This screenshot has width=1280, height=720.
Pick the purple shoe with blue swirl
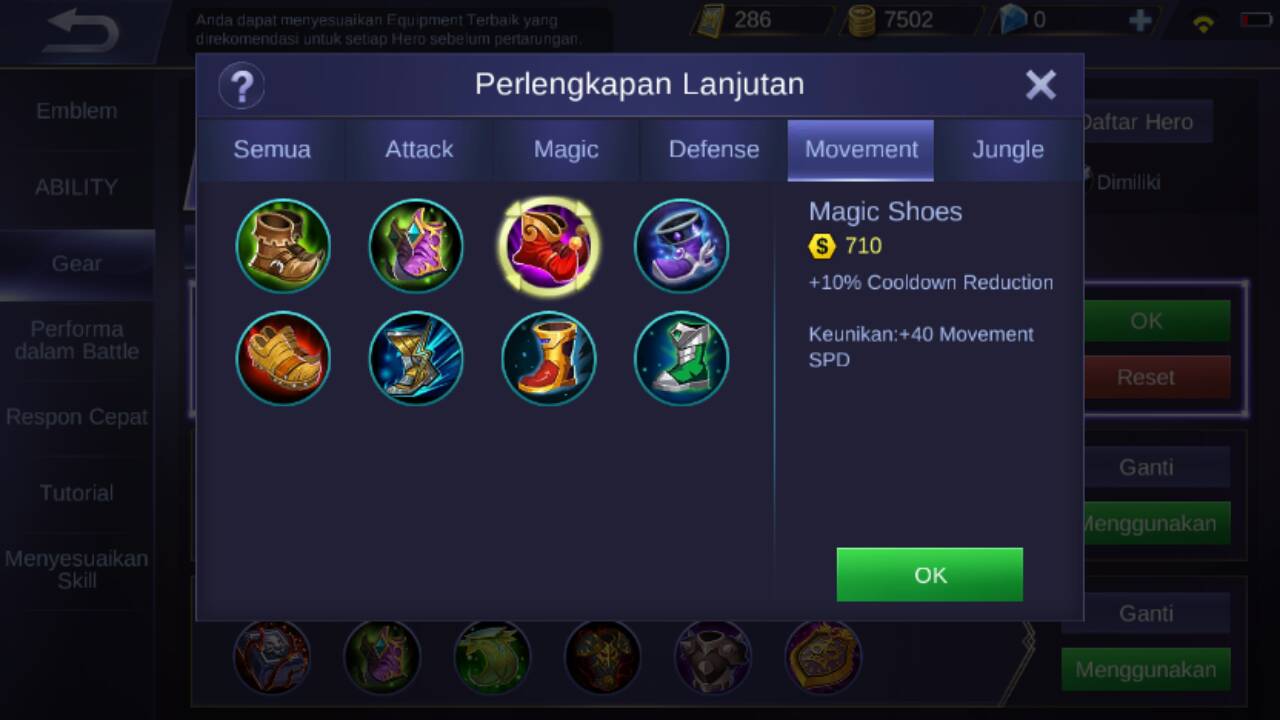[681, 246]
